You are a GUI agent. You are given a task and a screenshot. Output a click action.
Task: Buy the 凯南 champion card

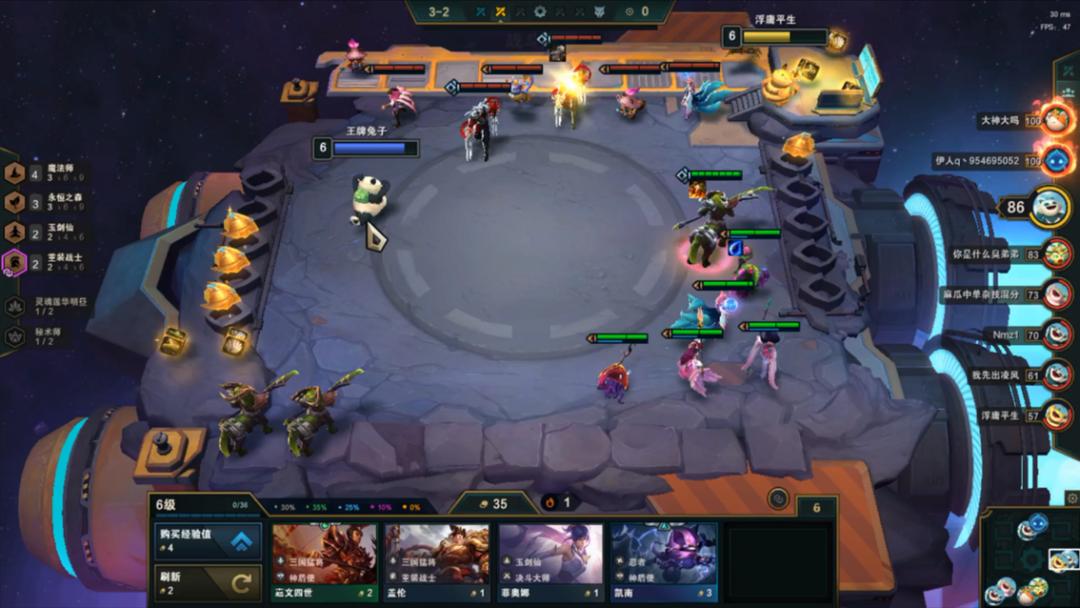point(664,562)
